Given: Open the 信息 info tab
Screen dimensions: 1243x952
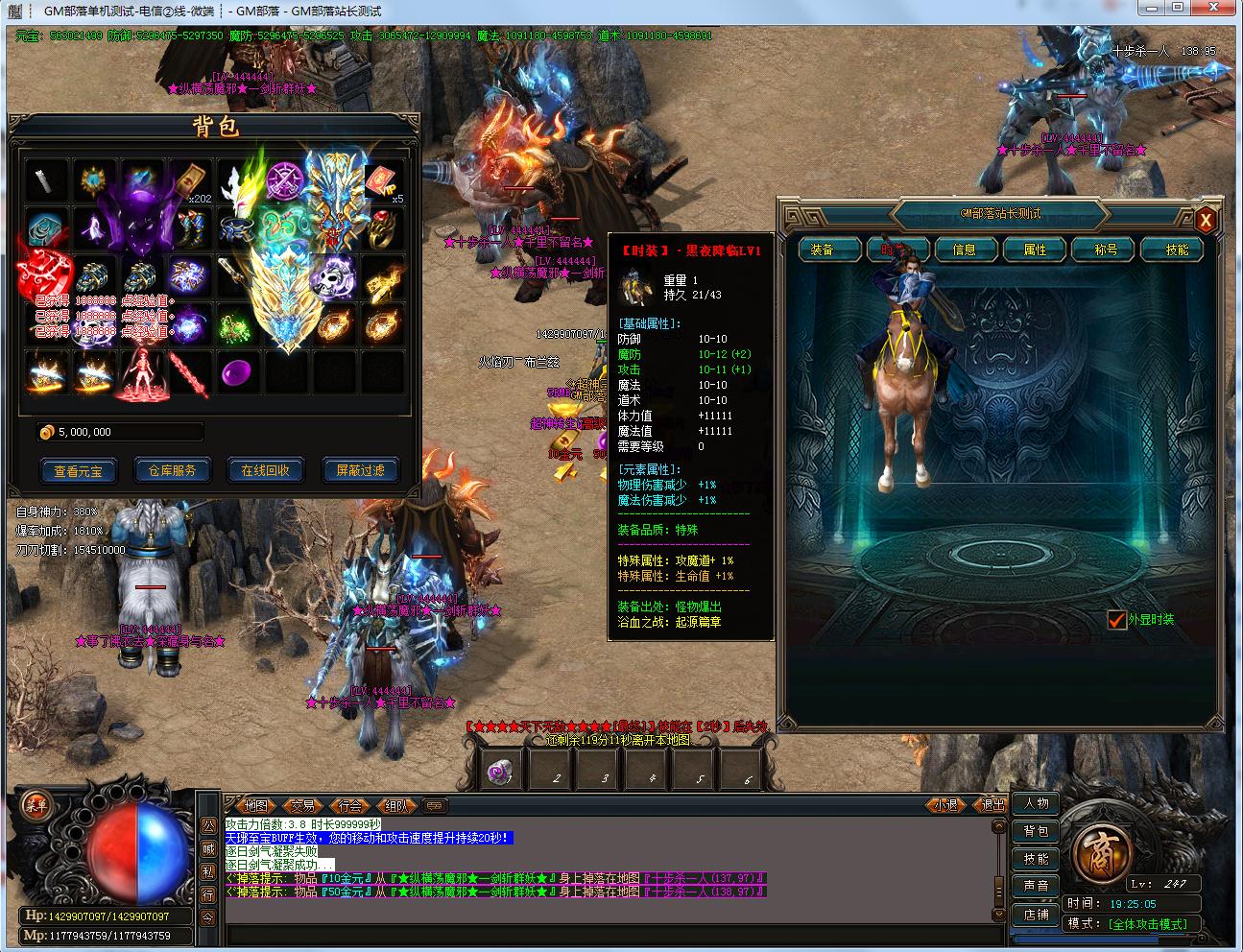Looking at the screenshot, I should pos(964,250).
